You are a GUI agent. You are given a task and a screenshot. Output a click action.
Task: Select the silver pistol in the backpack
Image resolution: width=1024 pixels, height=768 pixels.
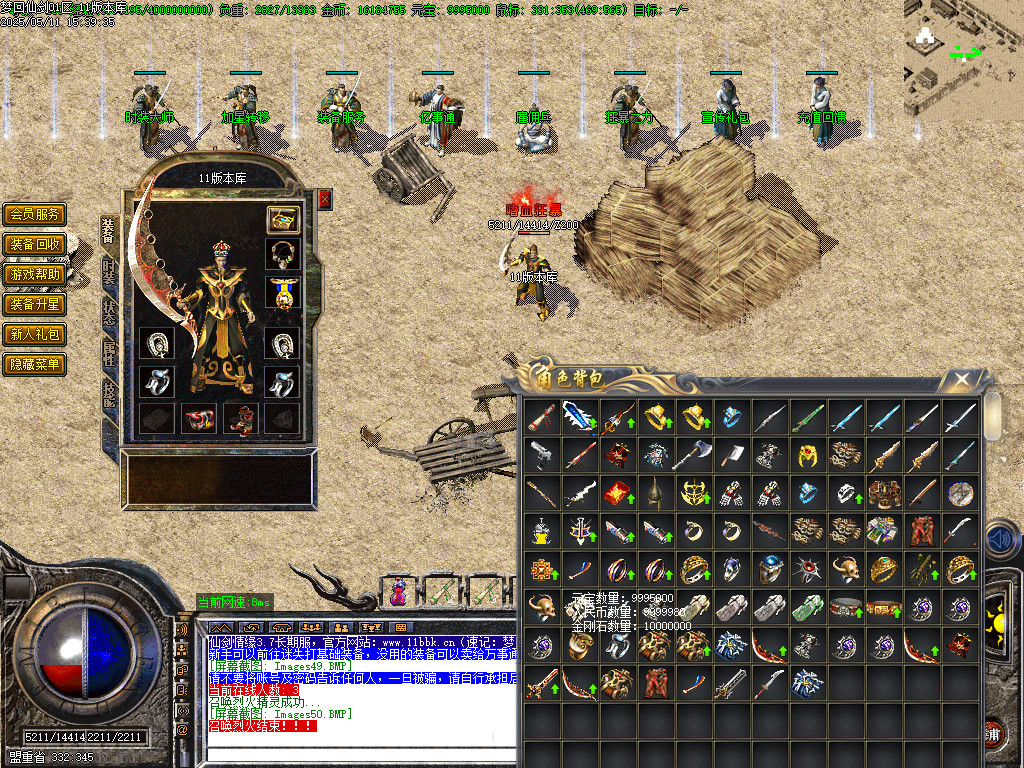coord(541,455)
